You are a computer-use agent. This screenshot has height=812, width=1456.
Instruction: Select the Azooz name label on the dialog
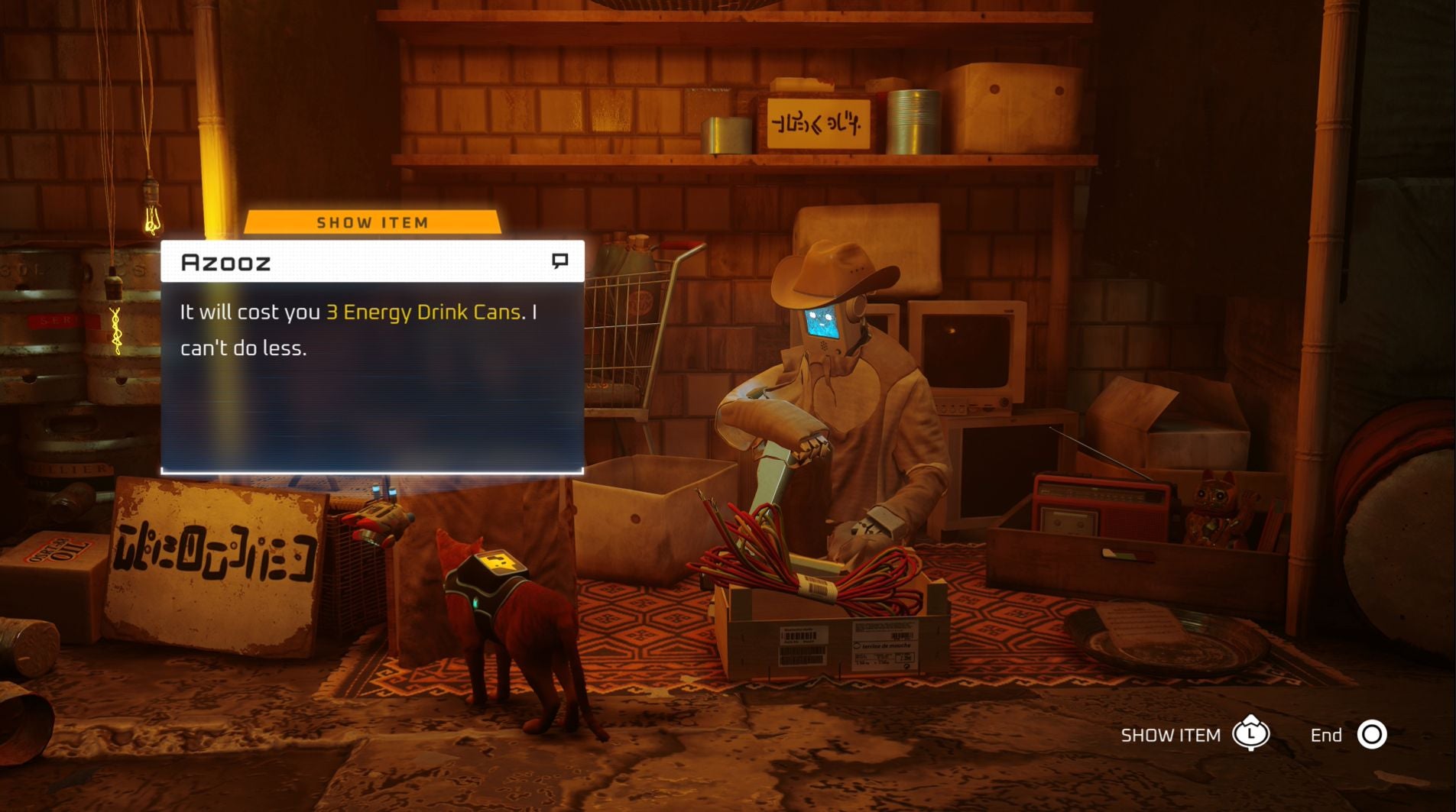point(225,262)
